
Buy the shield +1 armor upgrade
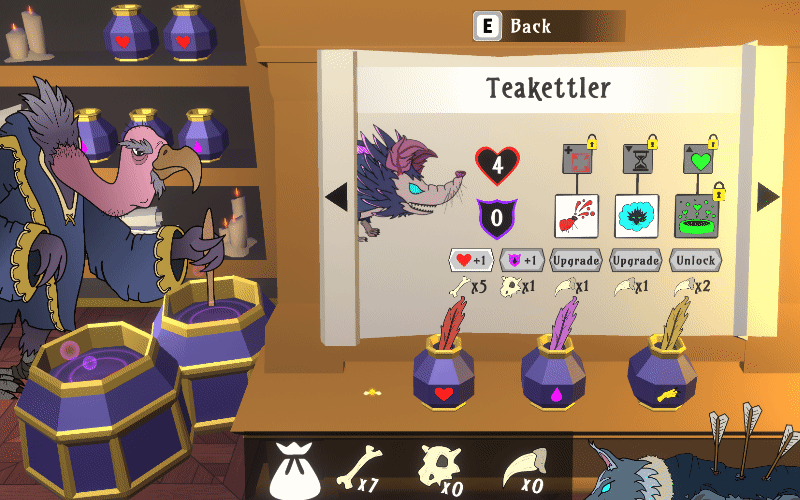[x=521, y=261]
